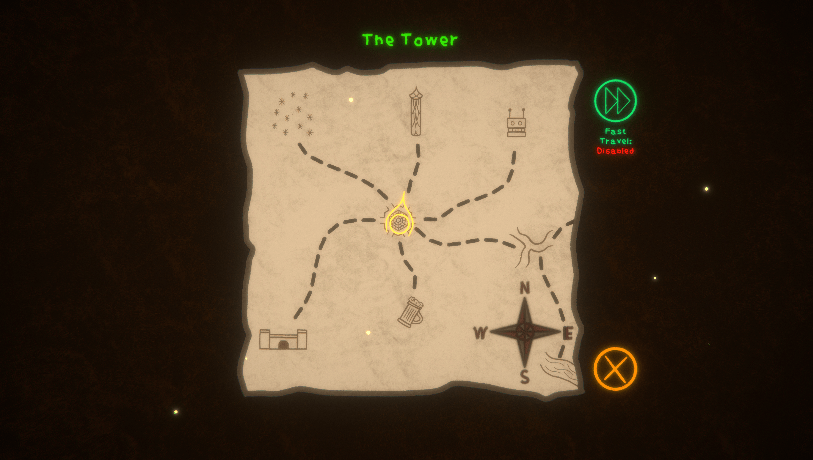813x460 pixels.
Task: Choose the cracked ravine map location
Action: coord(530,246)
